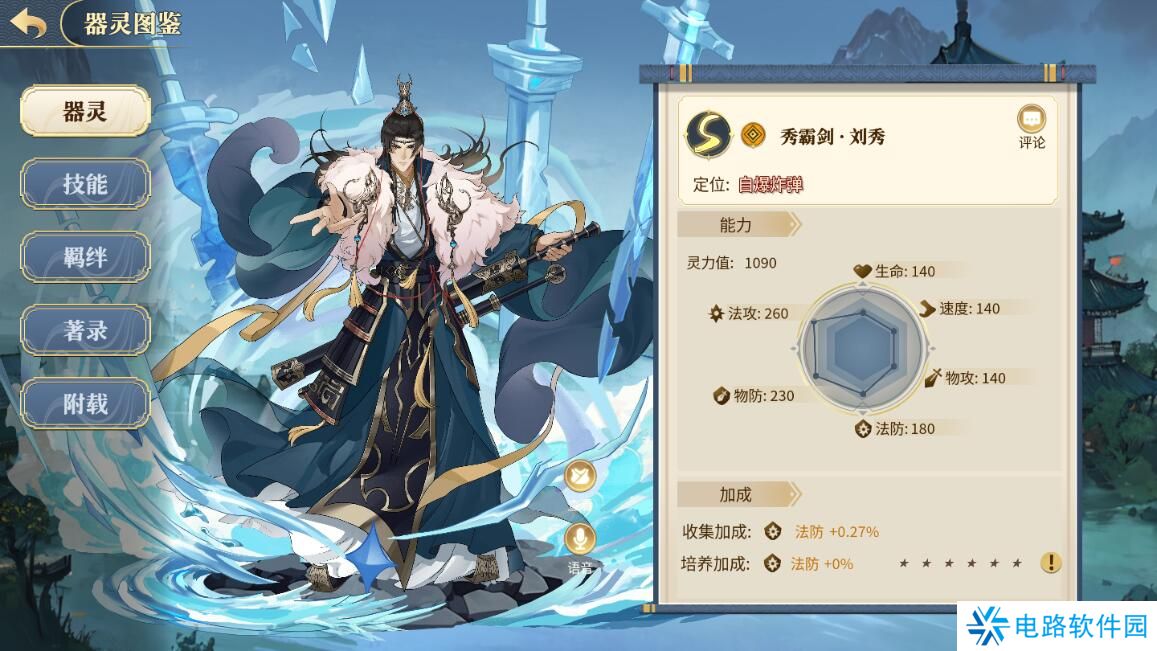
Task: Go back using the return arrow
Action: 27,23
